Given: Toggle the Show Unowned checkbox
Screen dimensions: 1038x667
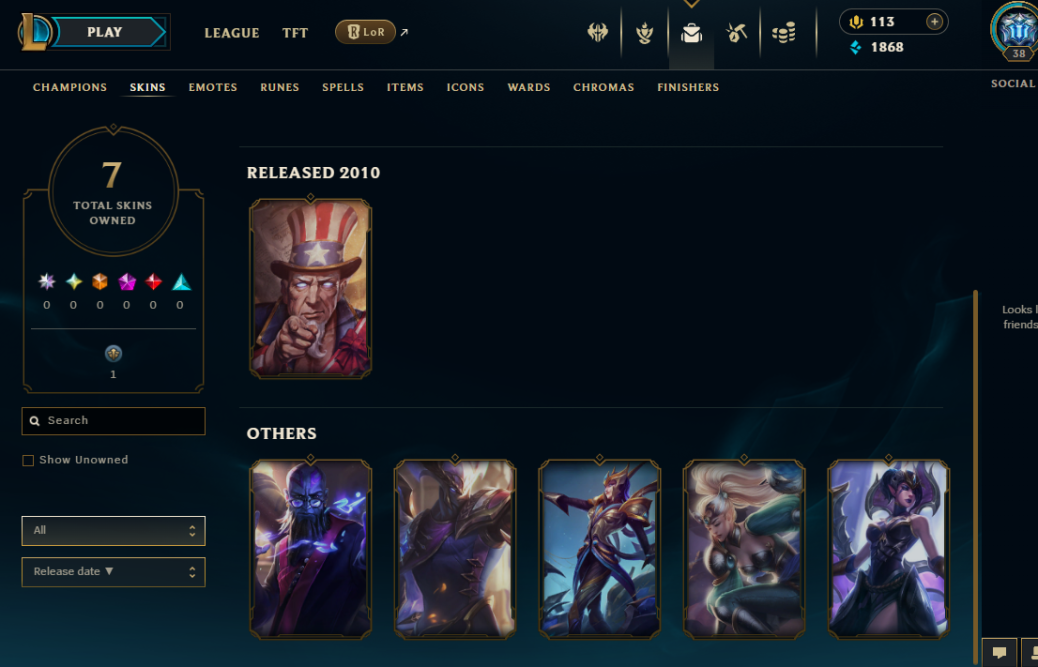Looking at the screenshot, I should point(28,460).
